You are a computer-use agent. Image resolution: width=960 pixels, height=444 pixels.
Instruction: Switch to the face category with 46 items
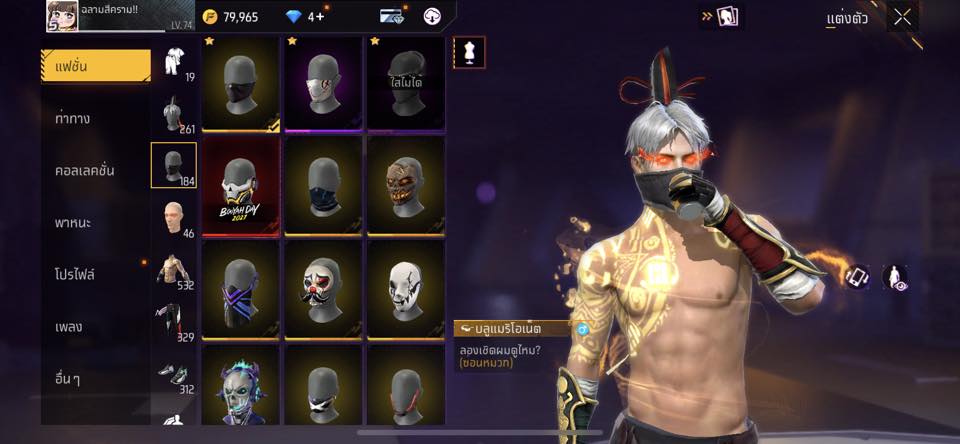(174, 218)
